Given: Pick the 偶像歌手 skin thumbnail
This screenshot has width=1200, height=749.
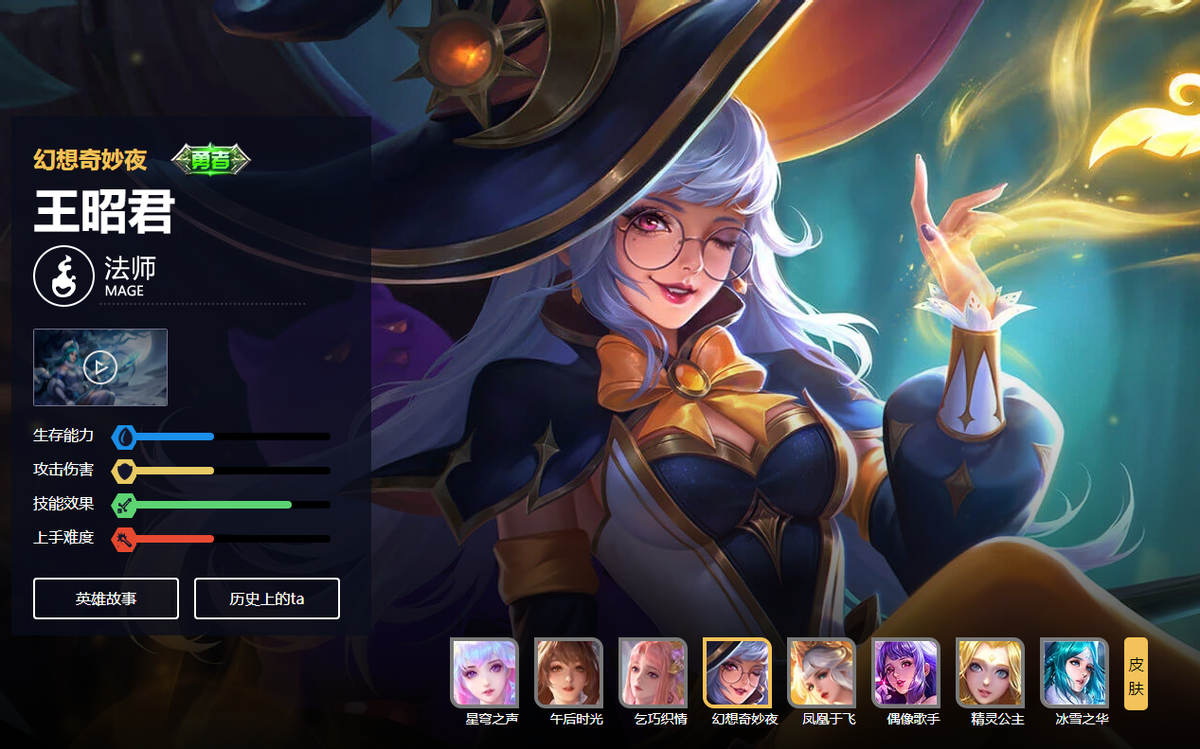Looking at the screenshot, I should tap(906, 672).
